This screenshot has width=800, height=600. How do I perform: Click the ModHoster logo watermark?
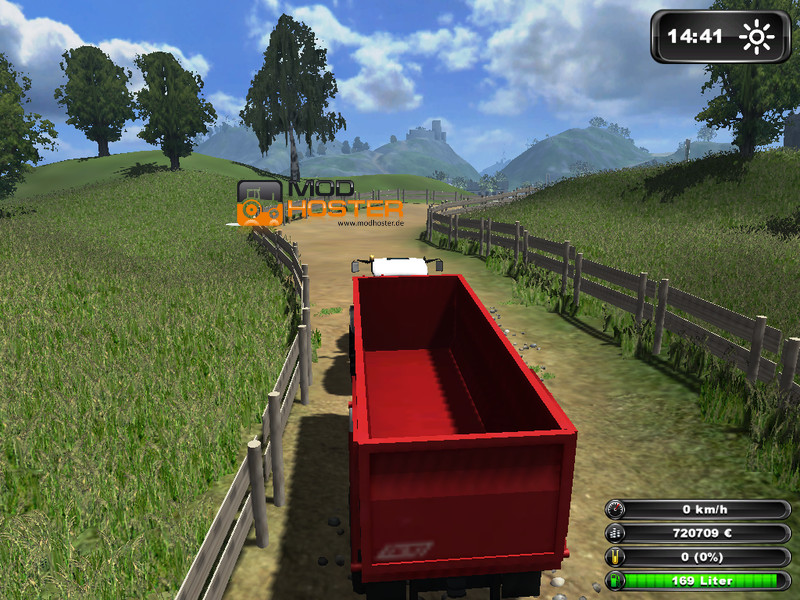click(318, 200)
